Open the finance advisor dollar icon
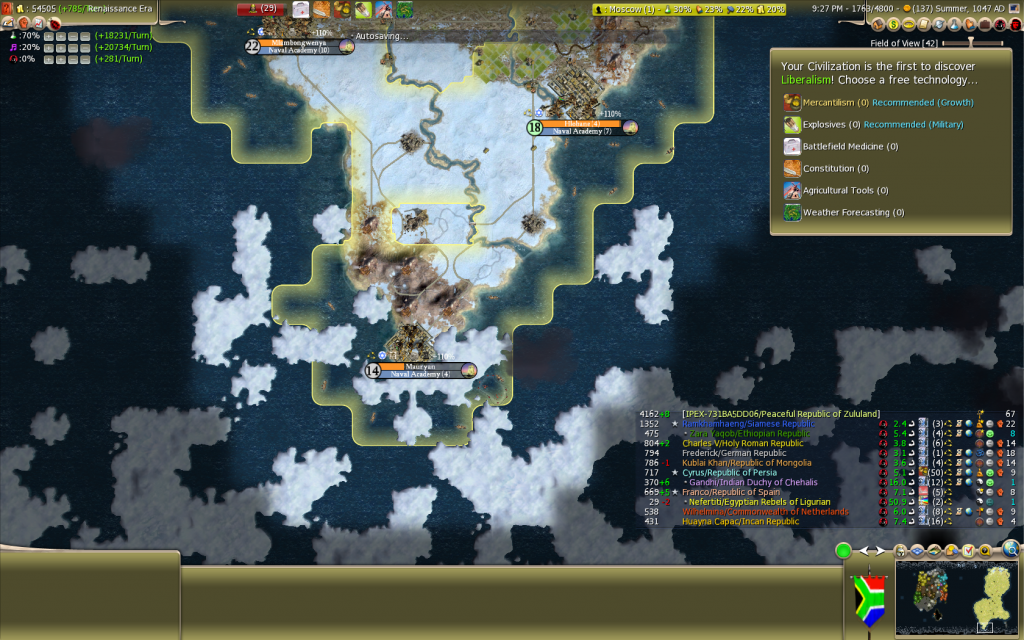This screenshot has height=640, width=1024. 893,24
